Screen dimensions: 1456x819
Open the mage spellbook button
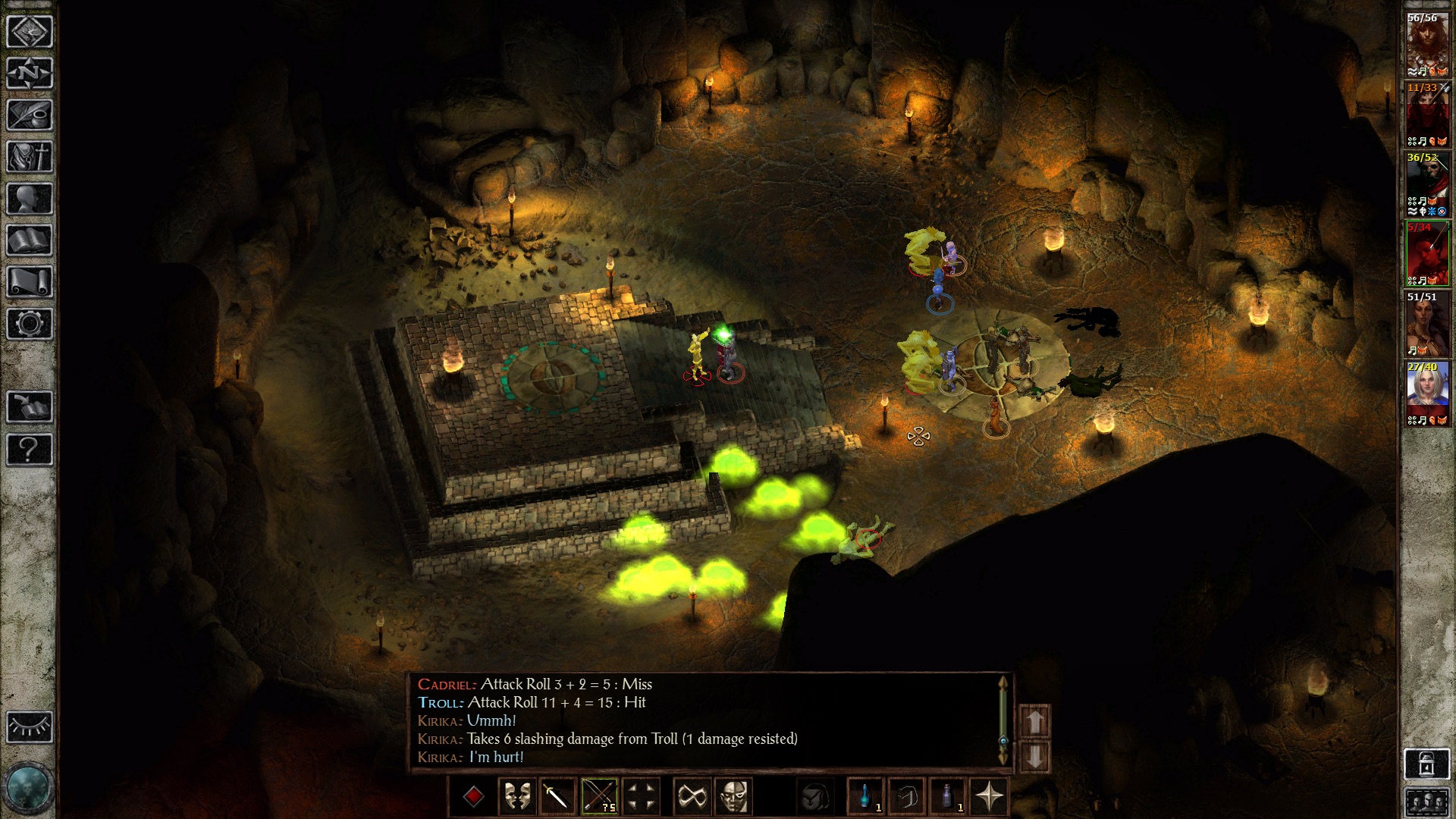[30, 240]
